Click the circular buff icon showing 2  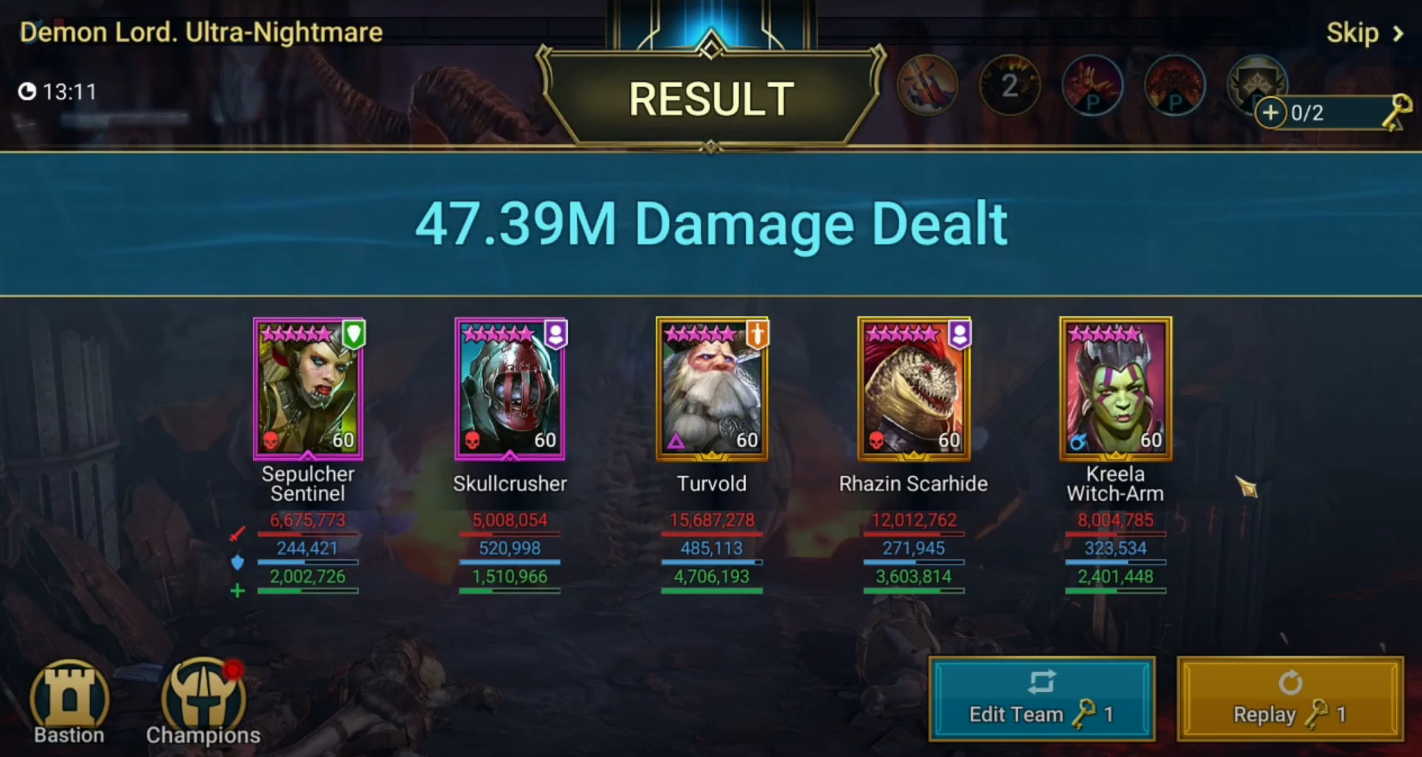1009,85
